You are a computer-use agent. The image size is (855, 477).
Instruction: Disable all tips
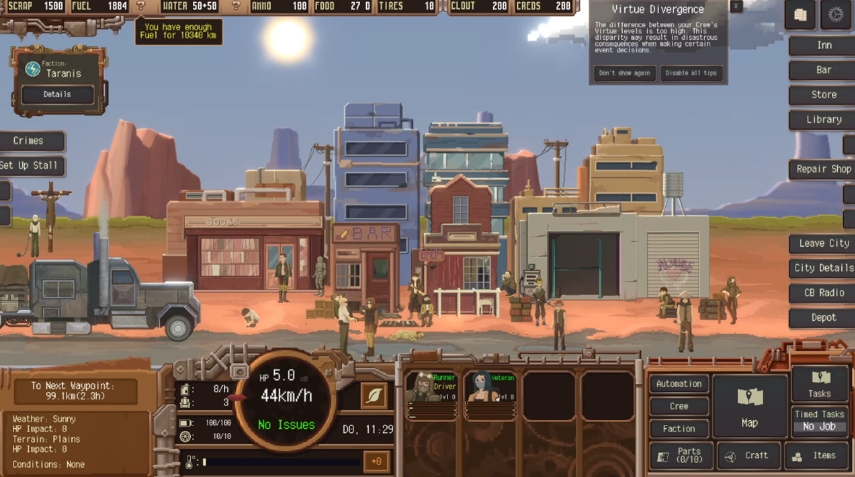click(x=691, y=73)
